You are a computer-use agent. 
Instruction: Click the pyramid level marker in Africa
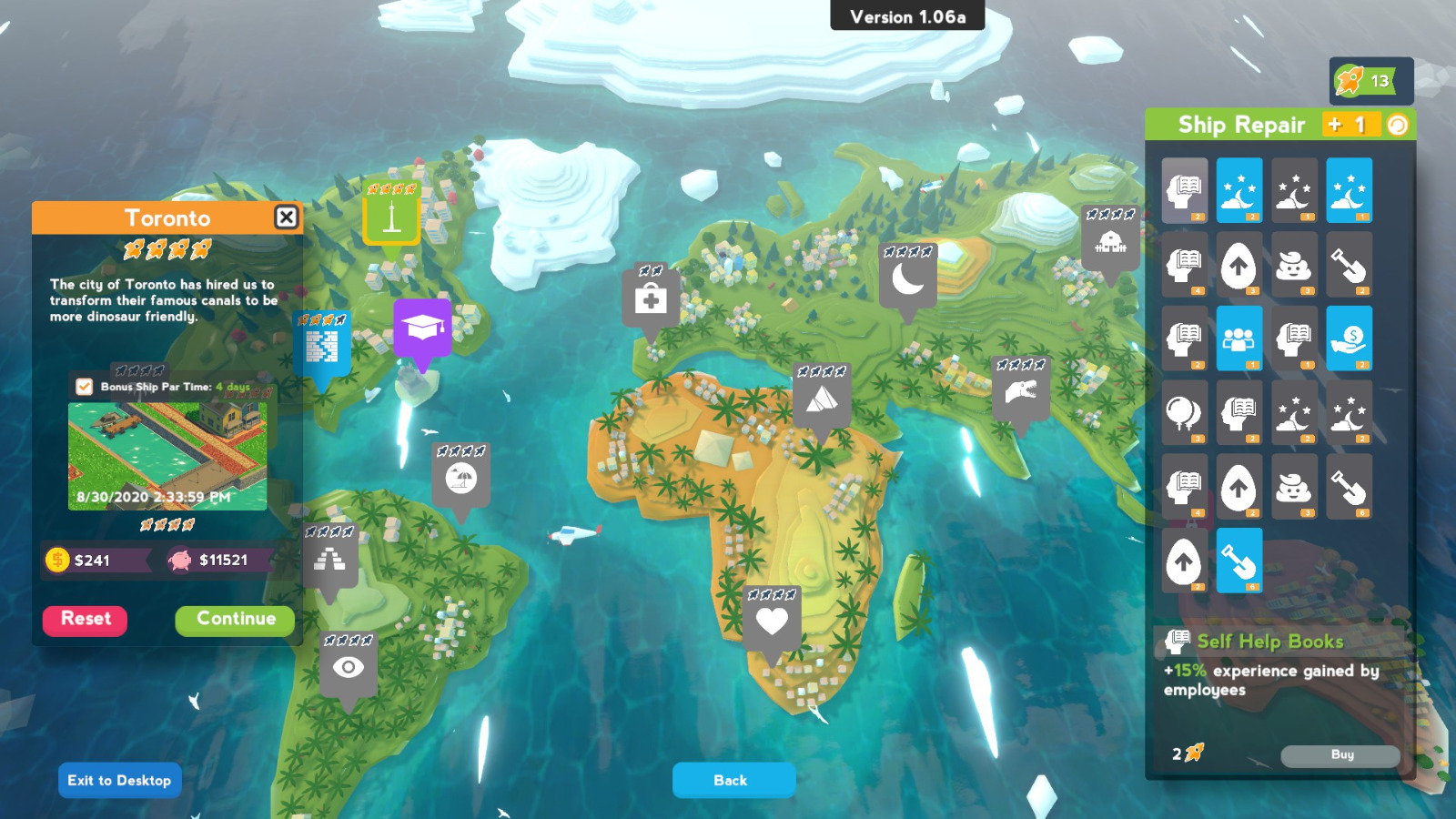(x=822, y=400)
